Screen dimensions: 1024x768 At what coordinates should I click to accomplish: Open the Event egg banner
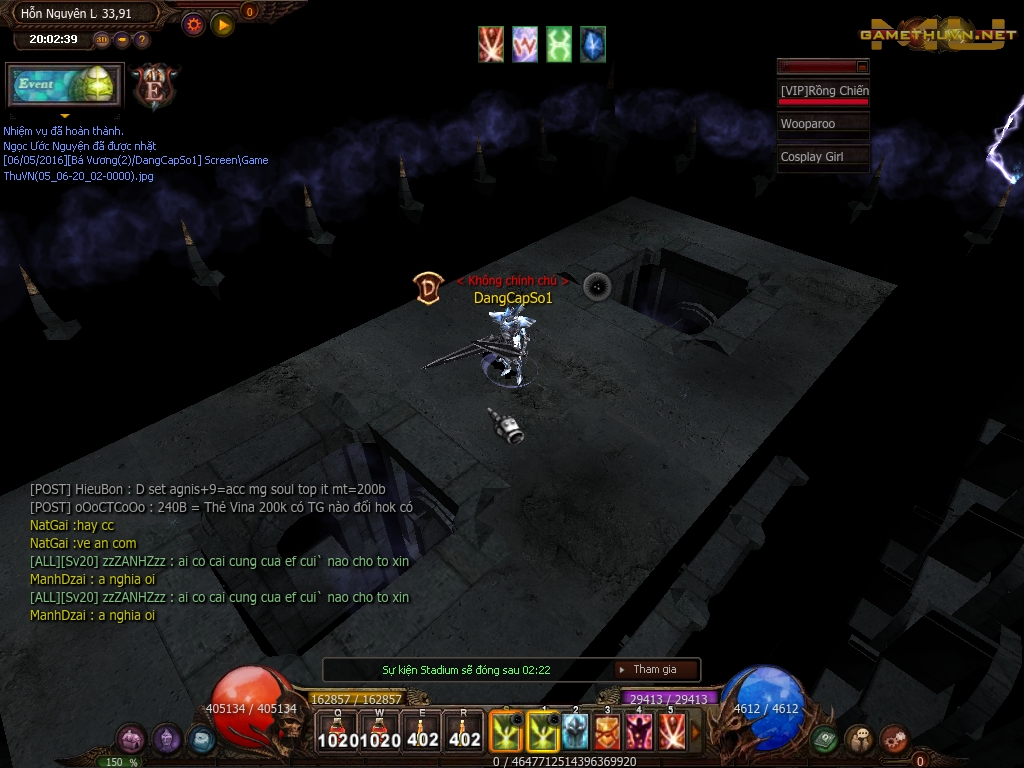[x=65, y=86]
